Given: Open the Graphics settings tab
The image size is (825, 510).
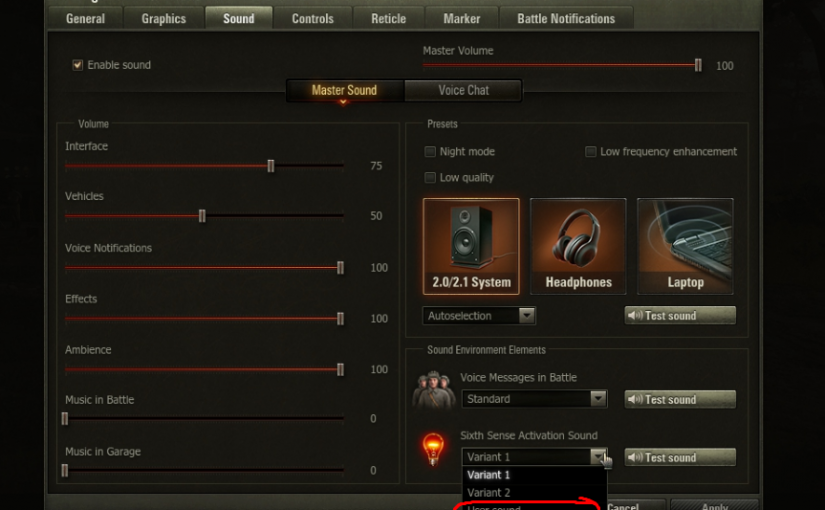Looking at the screenshot, I should 163,18.
